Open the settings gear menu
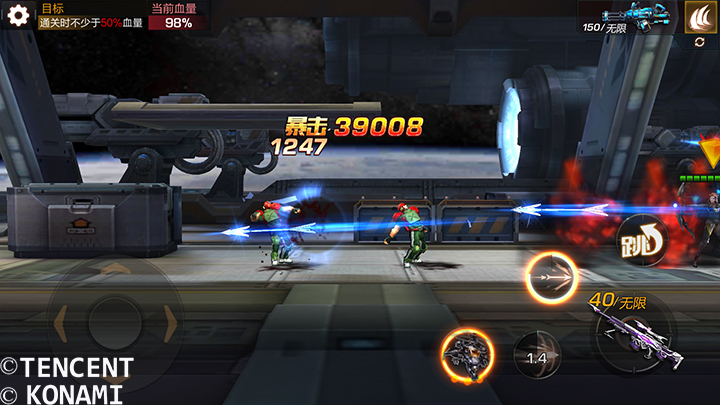This screenshot has width=720, height=405. point(17,16)
